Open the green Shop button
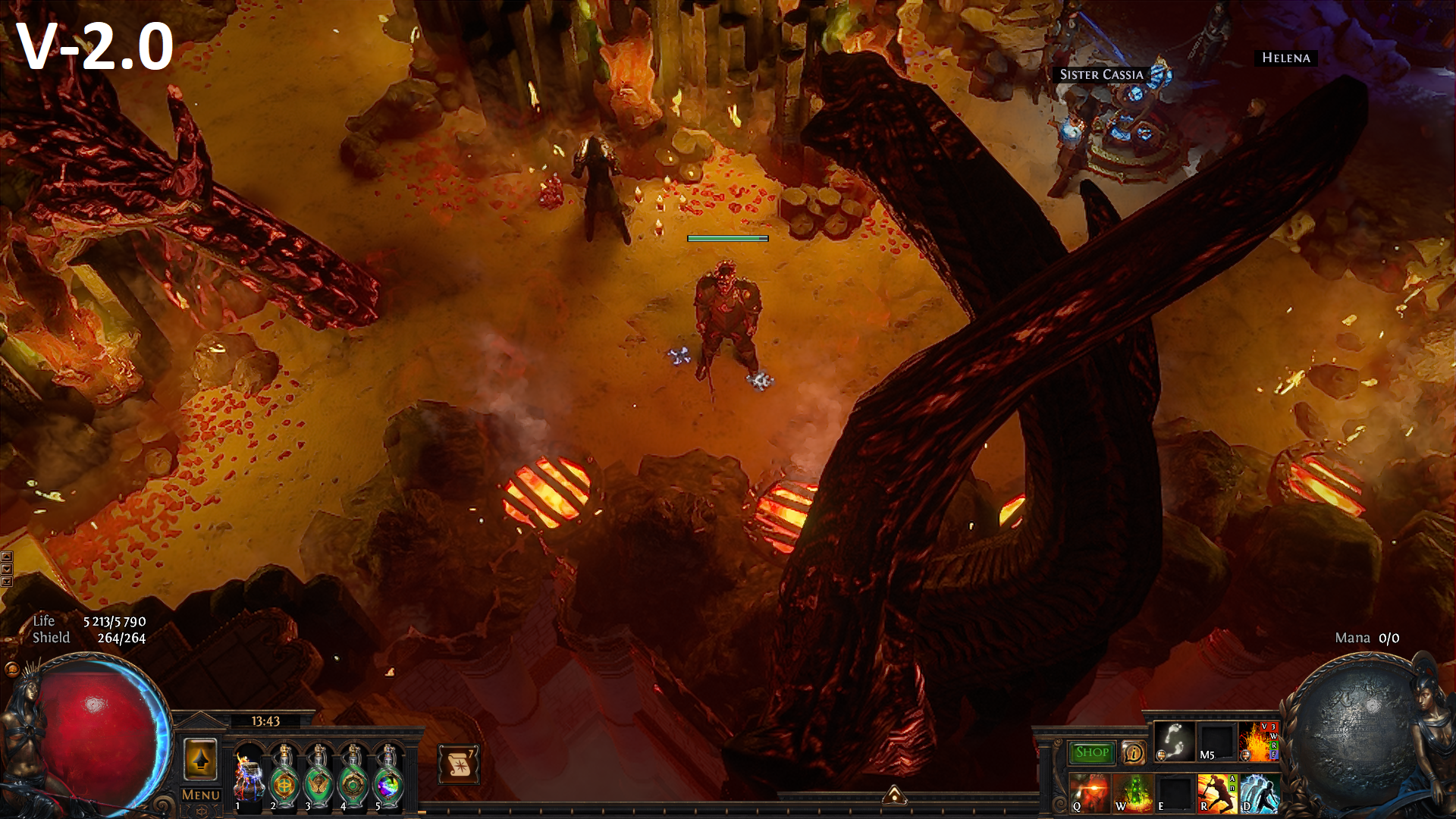 (1091, 752)
